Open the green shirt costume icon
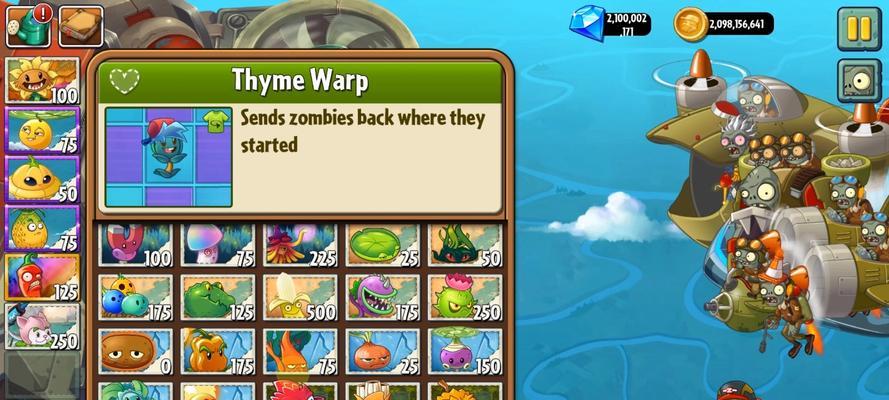 tap(214, 122)
